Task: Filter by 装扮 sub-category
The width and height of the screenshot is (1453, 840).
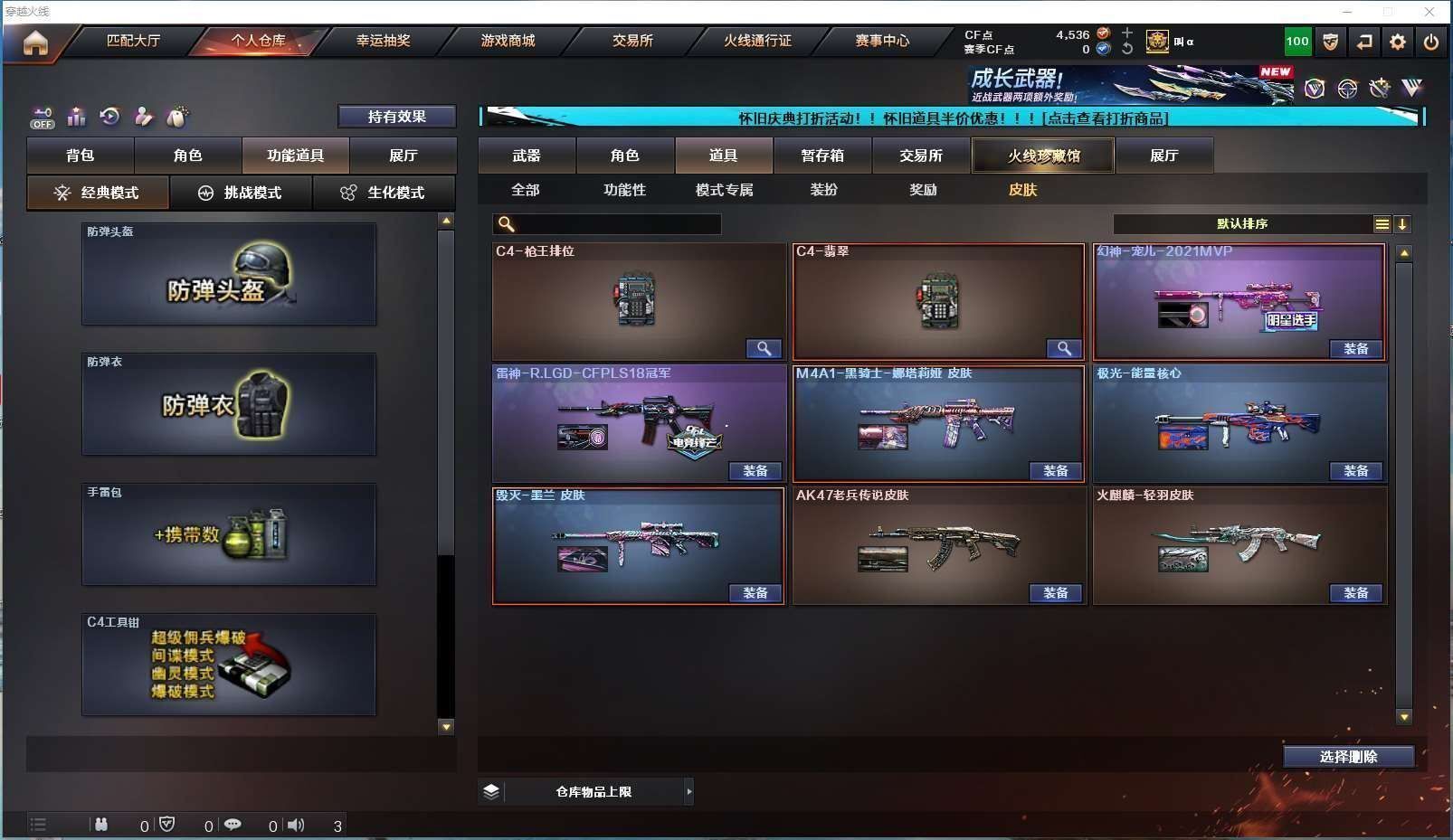Action: click(x=823, y=190)
